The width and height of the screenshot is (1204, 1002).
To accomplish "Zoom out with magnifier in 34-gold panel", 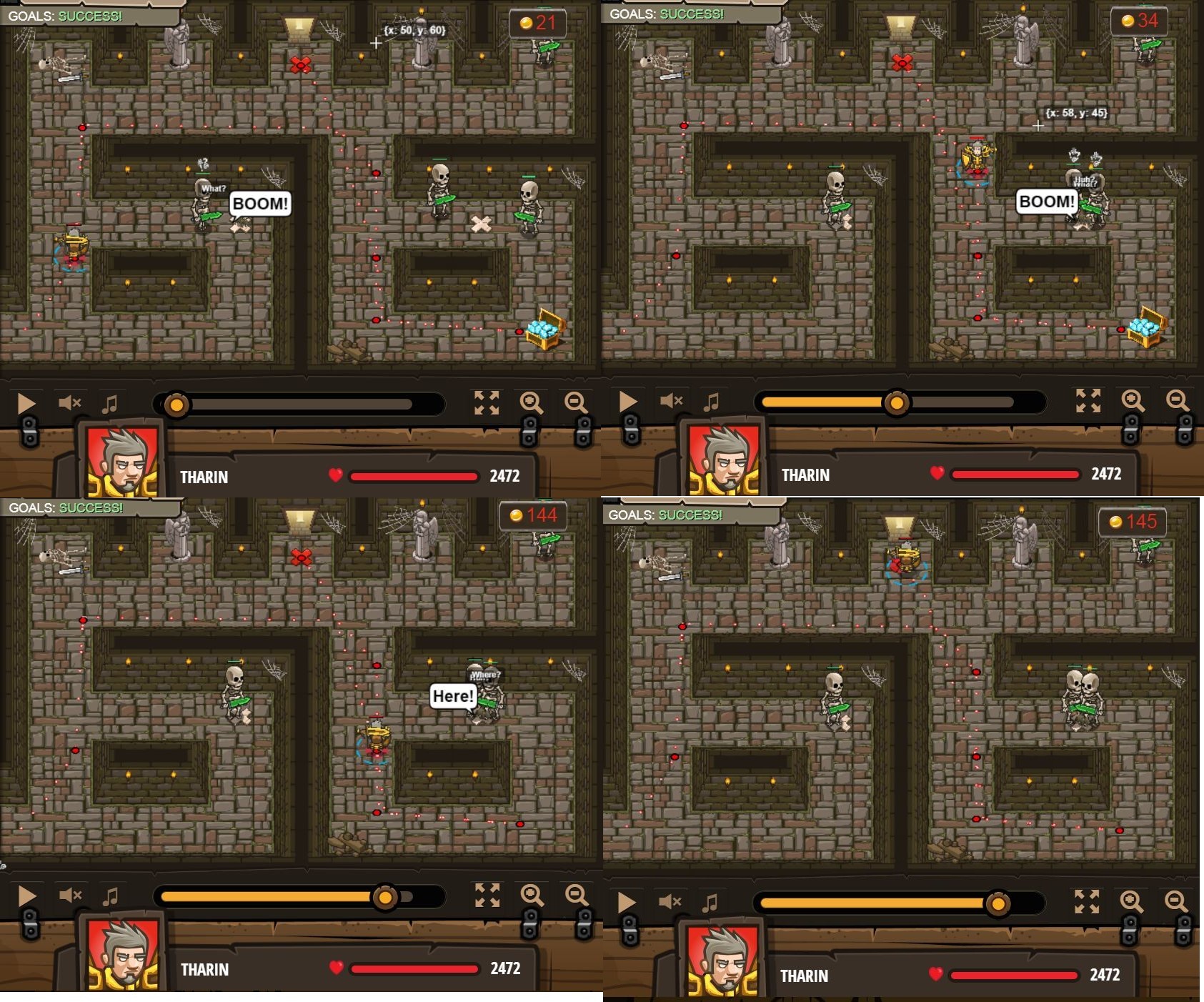I will point(1177,401).
